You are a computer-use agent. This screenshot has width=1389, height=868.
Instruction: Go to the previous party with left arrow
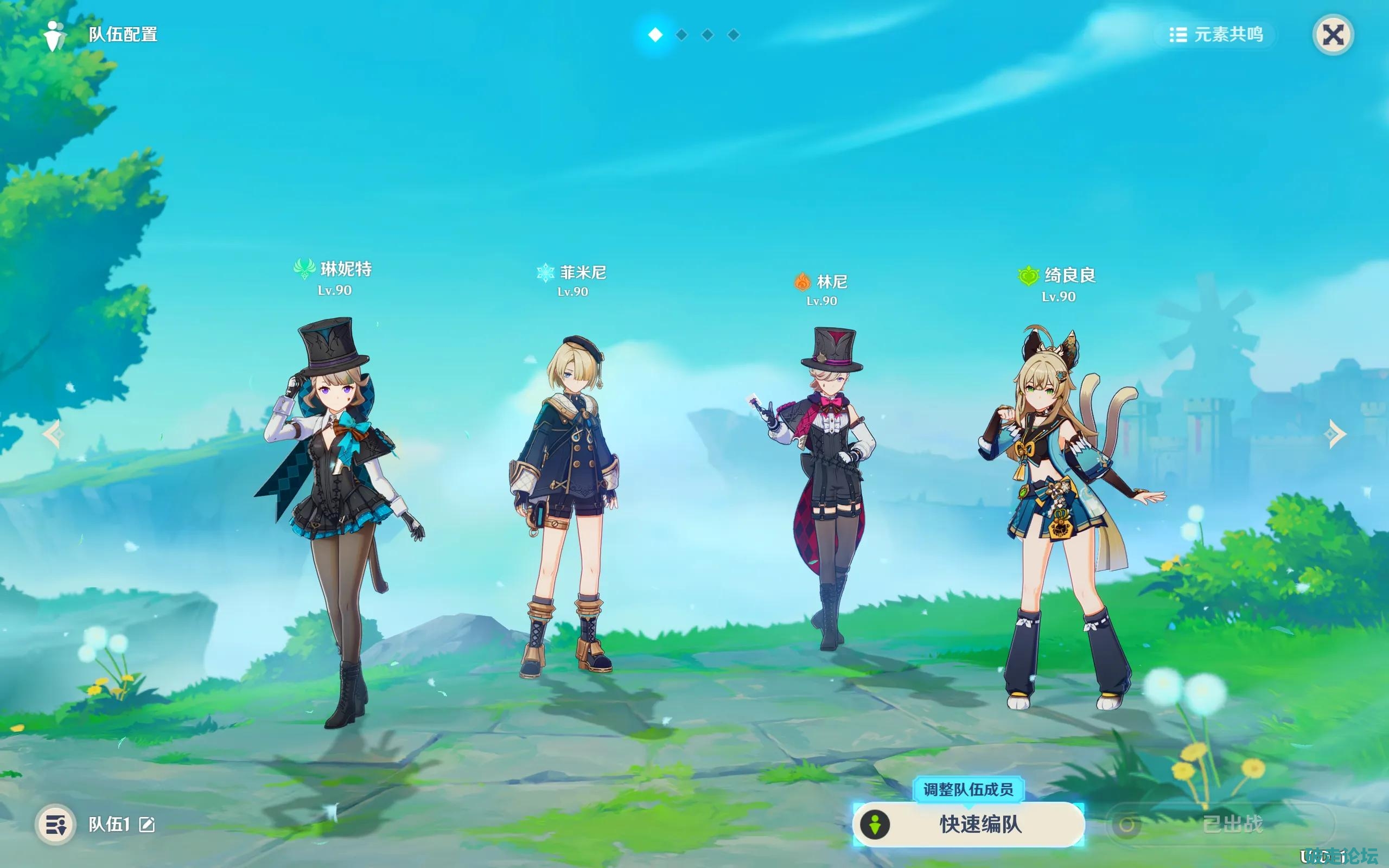click(x=53, y=434)
